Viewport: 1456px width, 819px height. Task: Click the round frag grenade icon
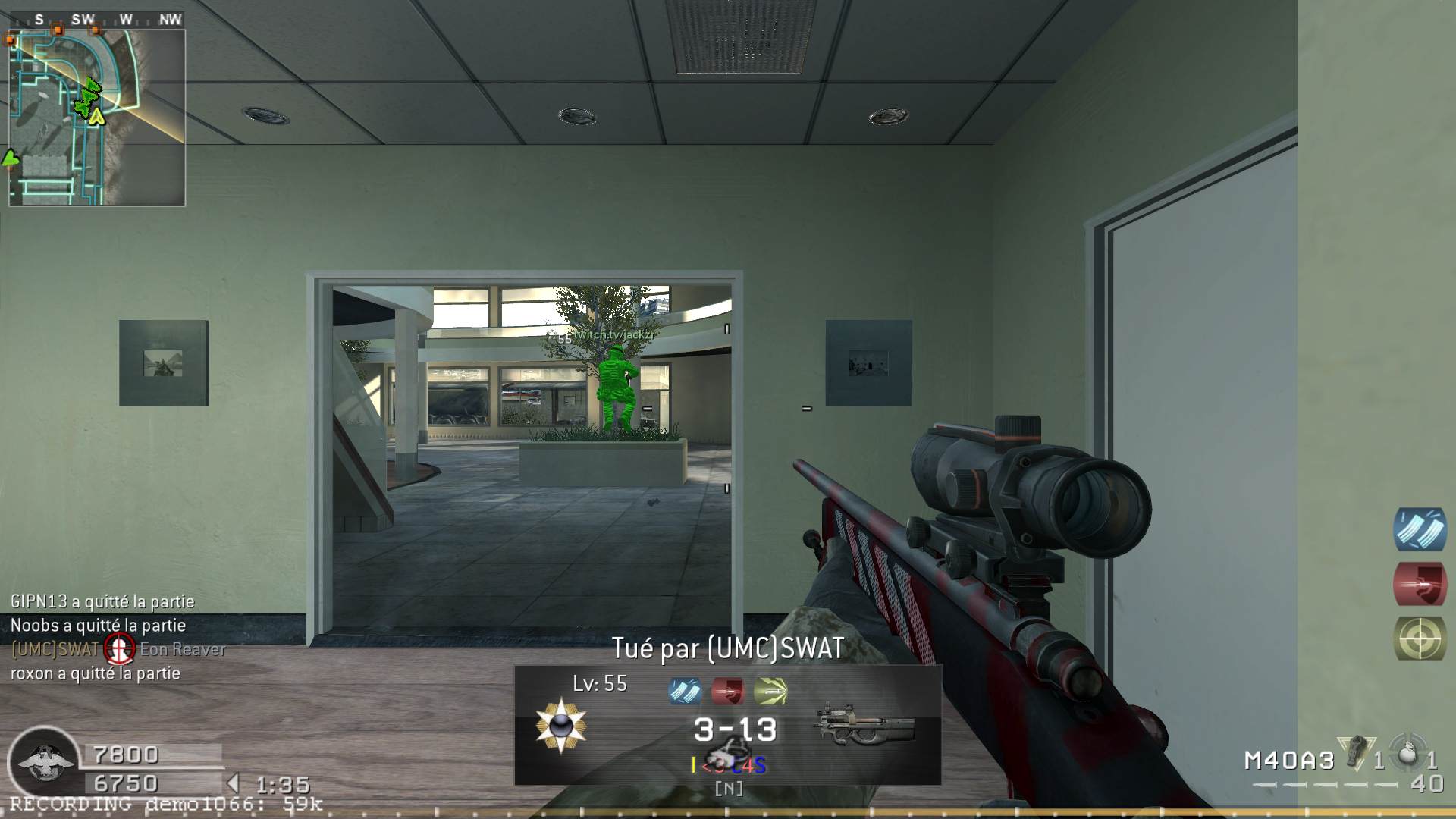coord(1408,754)
